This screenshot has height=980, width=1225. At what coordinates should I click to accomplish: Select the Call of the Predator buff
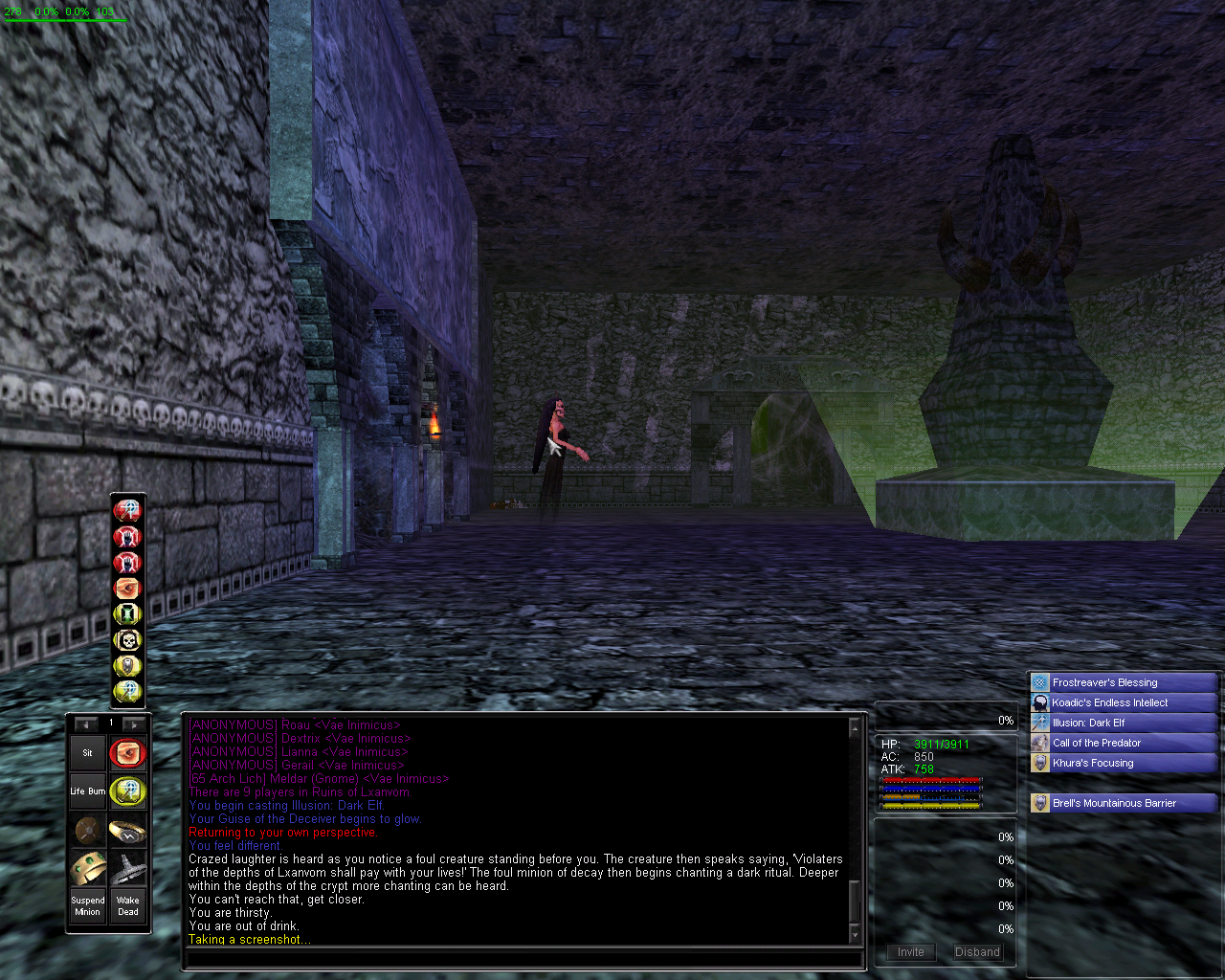coord(1123,743)
